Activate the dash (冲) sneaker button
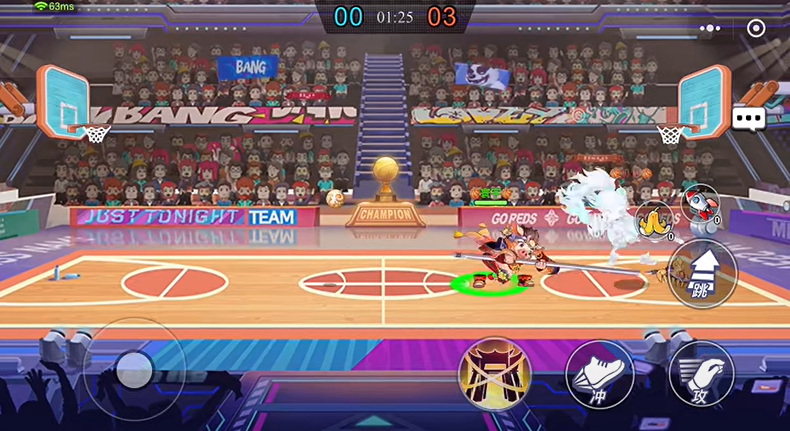 pos(599,374)
